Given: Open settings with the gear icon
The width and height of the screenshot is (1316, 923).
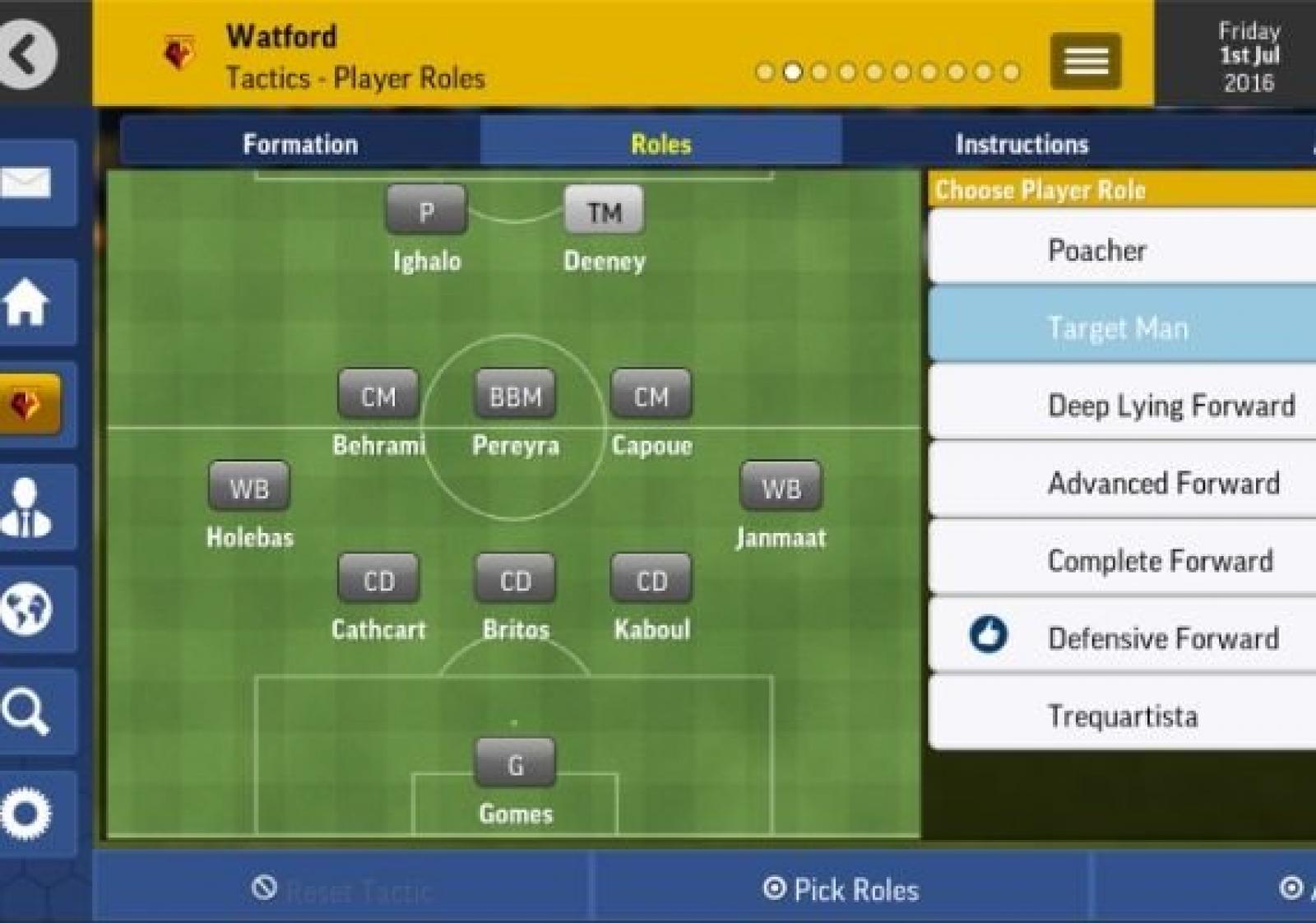Looking at the screenshot, I should (x=28, y=813).
